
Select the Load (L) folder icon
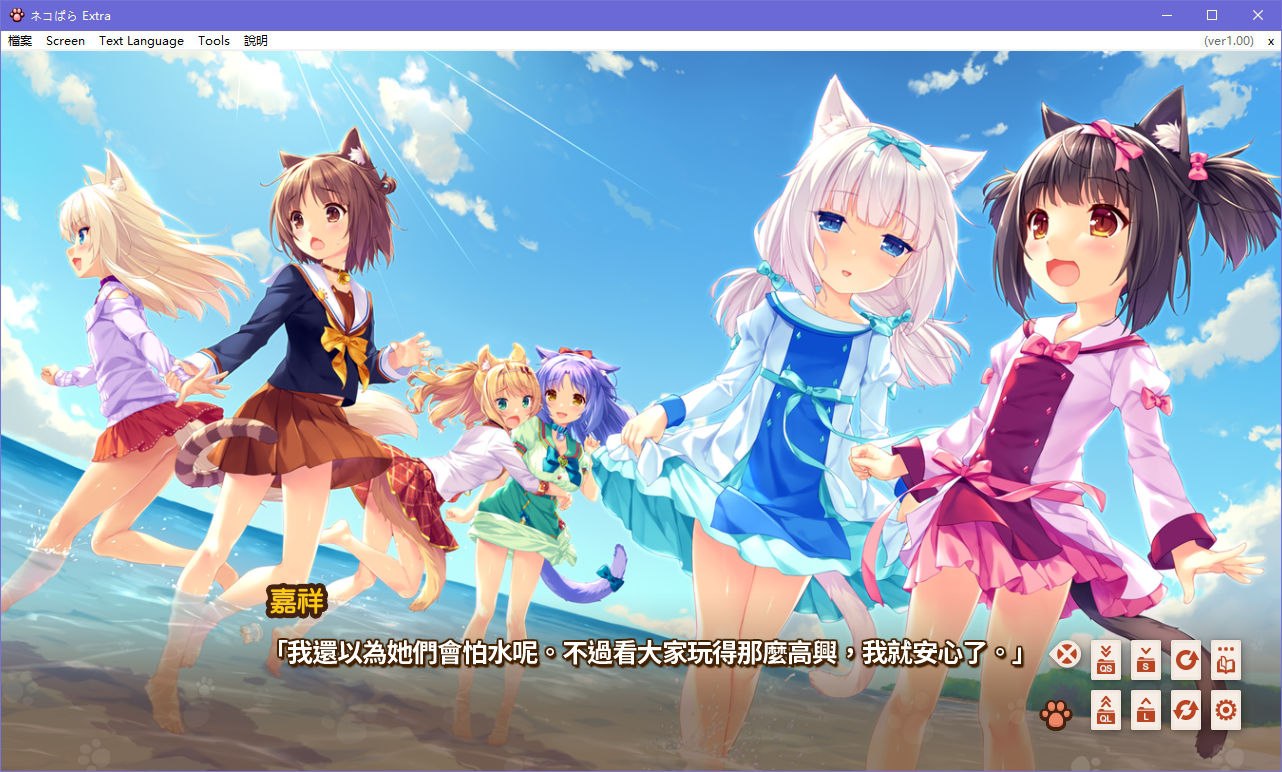[1145, 710]
